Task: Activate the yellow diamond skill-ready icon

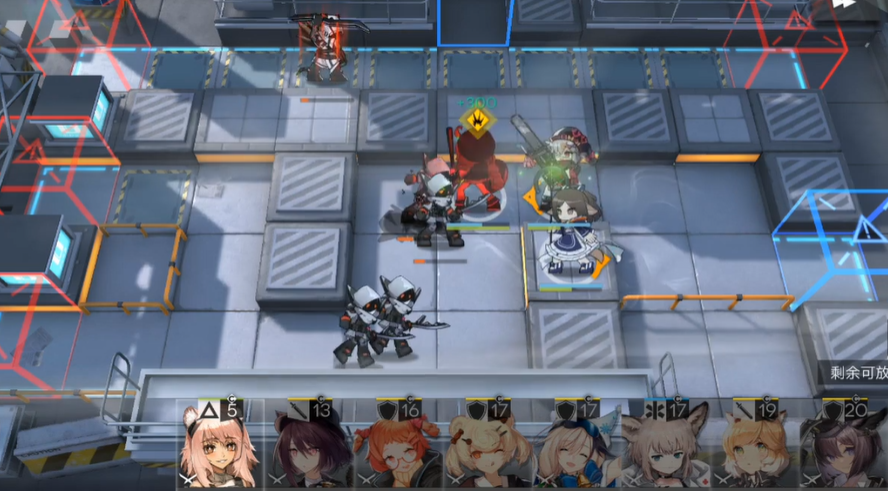Action: [x=480, y=122]
